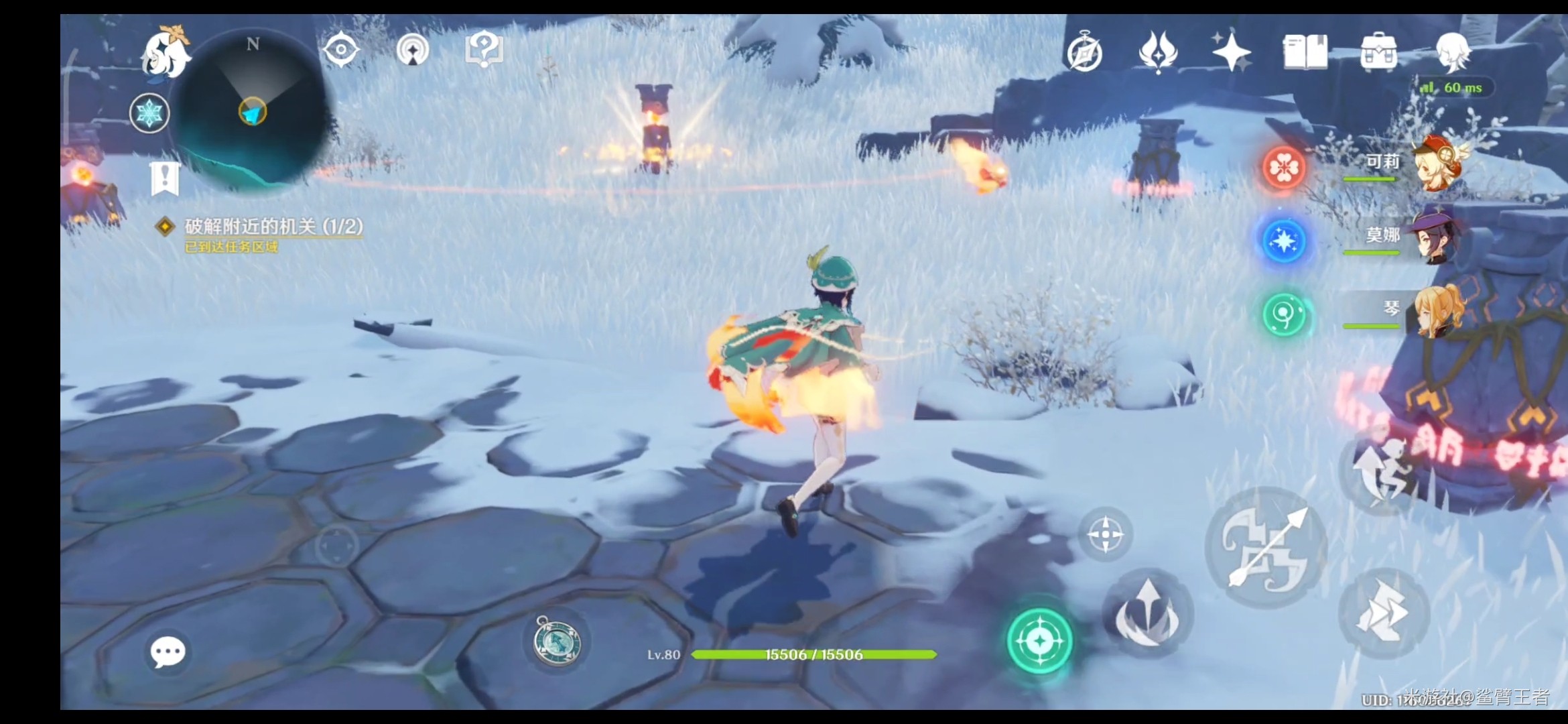The width and height of the screenshot is (1568, 724).
Task: Toggle the elemental sight eye icon
Action: click(x=341, y=50)
